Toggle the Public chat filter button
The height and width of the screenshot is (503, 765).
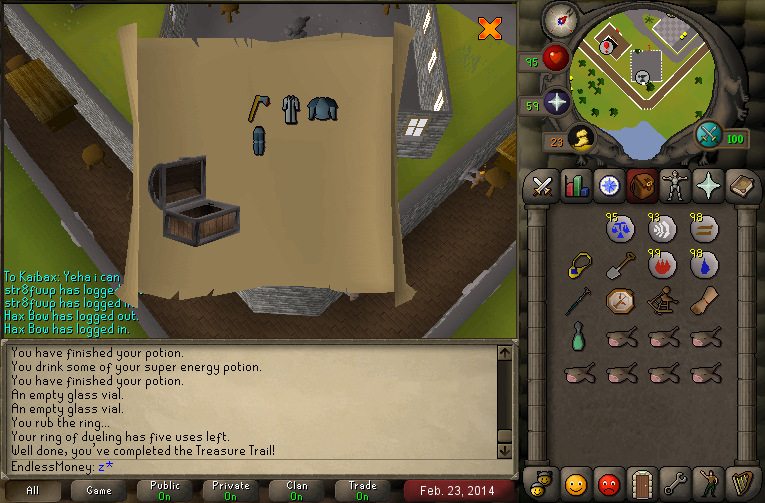pos(165,490)
